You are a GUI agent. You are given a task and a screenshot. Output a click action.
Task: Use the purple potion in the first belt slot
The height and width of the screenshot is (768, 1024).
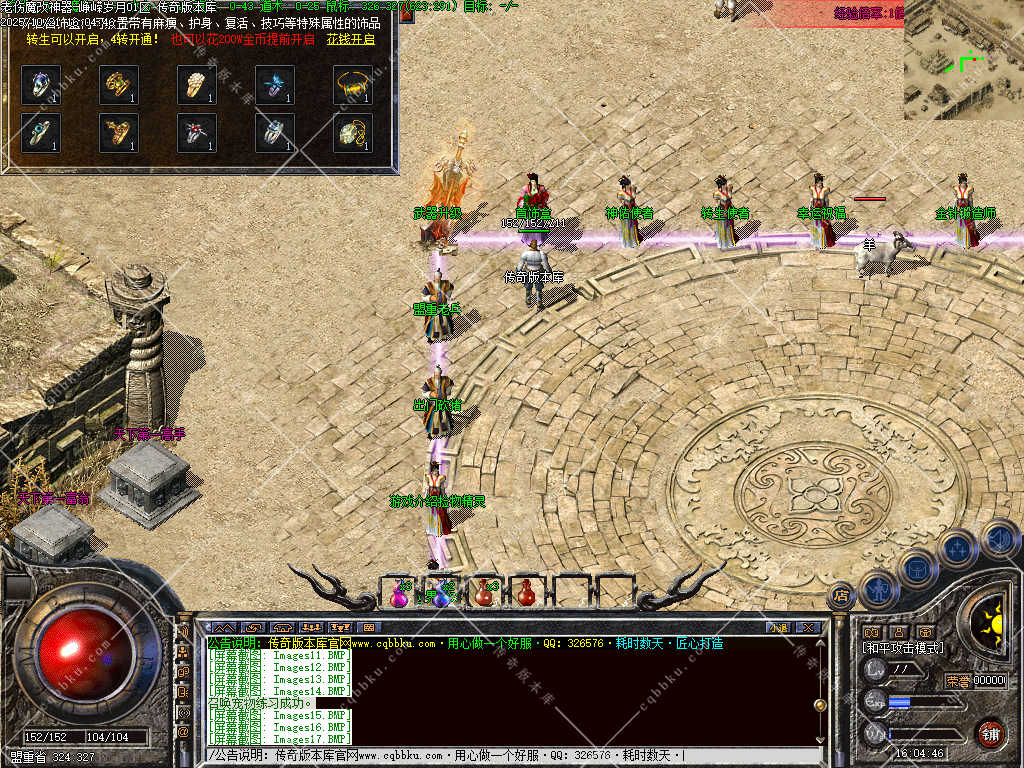coord(399,593)
